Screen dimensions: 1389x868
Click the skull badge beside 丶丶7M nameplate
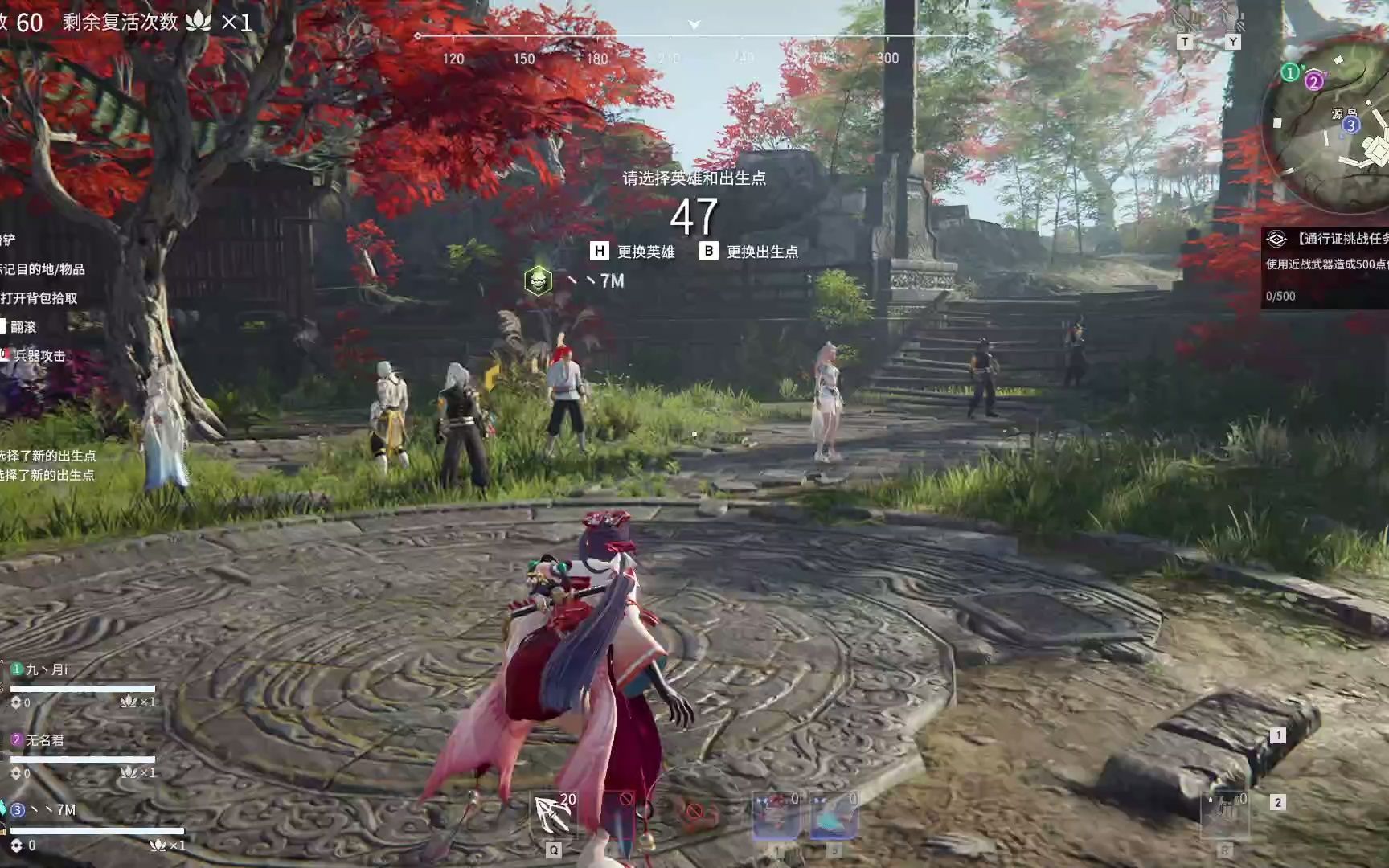(538, 280)
